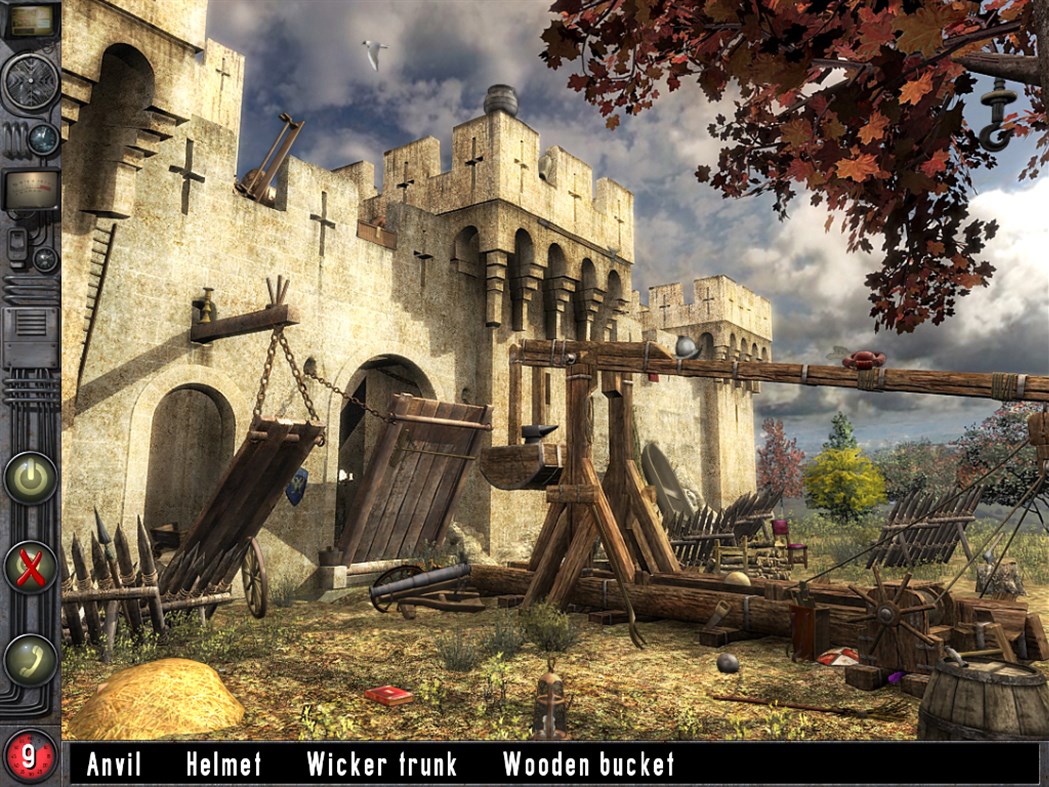This screenshot has height=787, width=1049.
Task: Select the round button with the red X
Action: pos(30,569)
